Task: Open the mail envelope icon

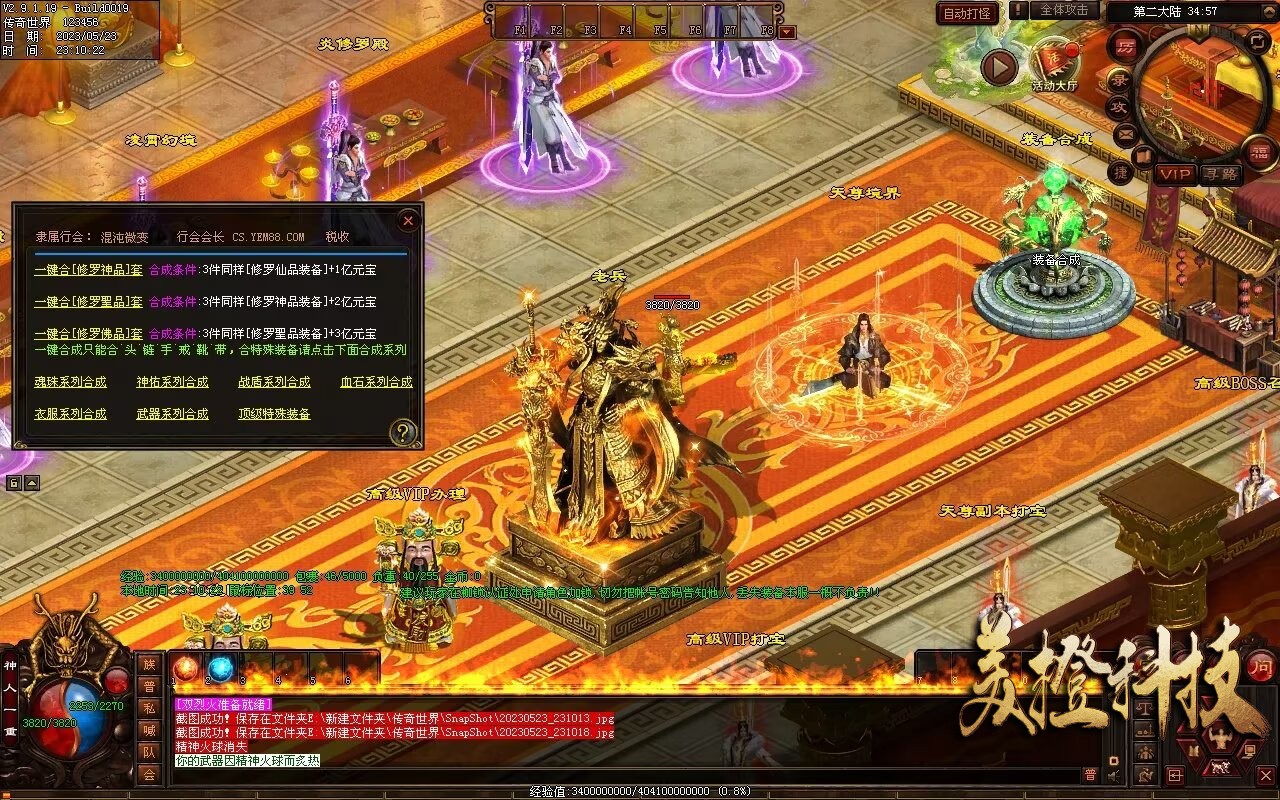Action: (x=1126, y=133)
